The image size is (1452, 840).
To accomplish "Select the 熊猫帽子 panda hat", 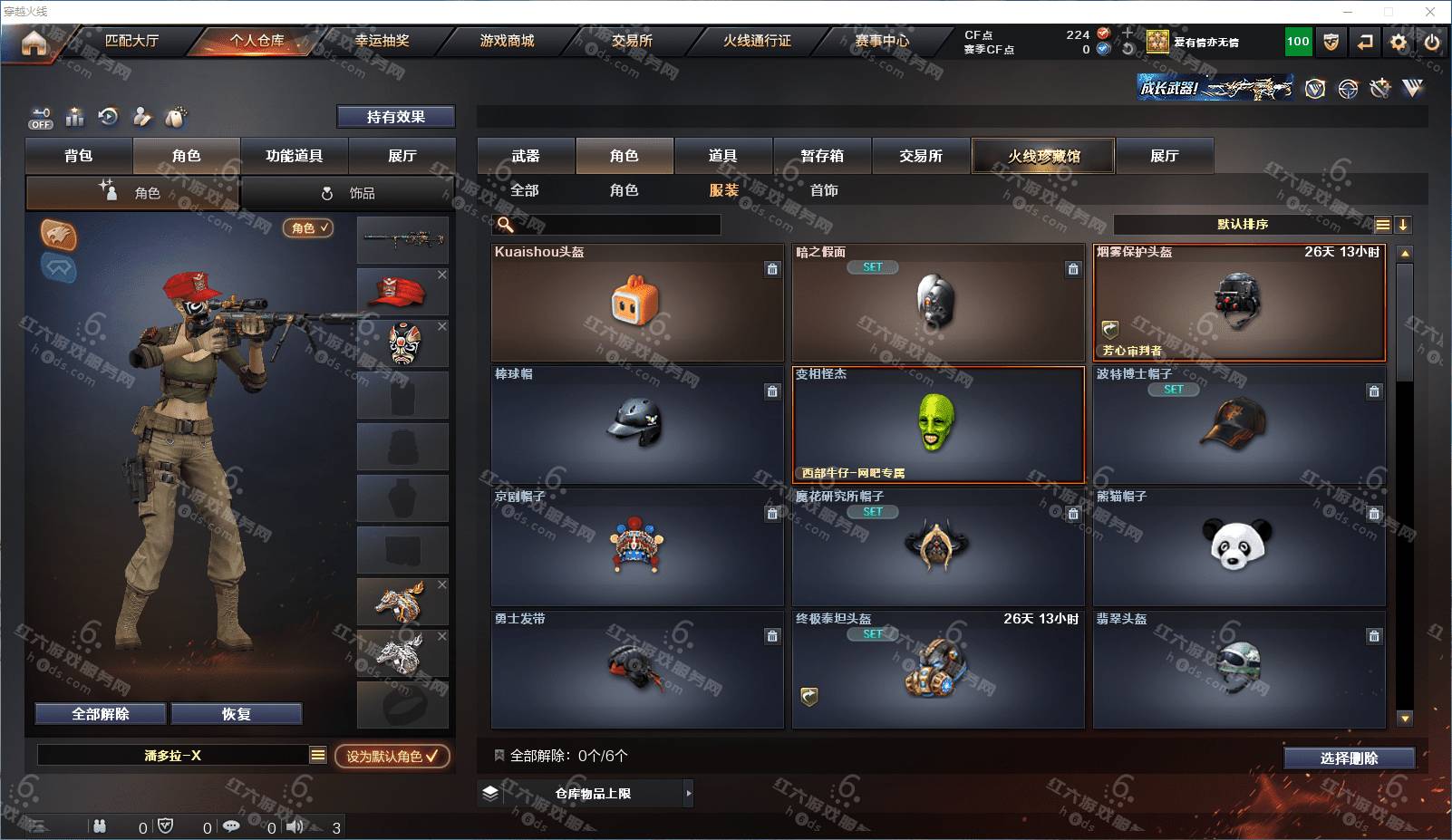I will [1238, 547].
